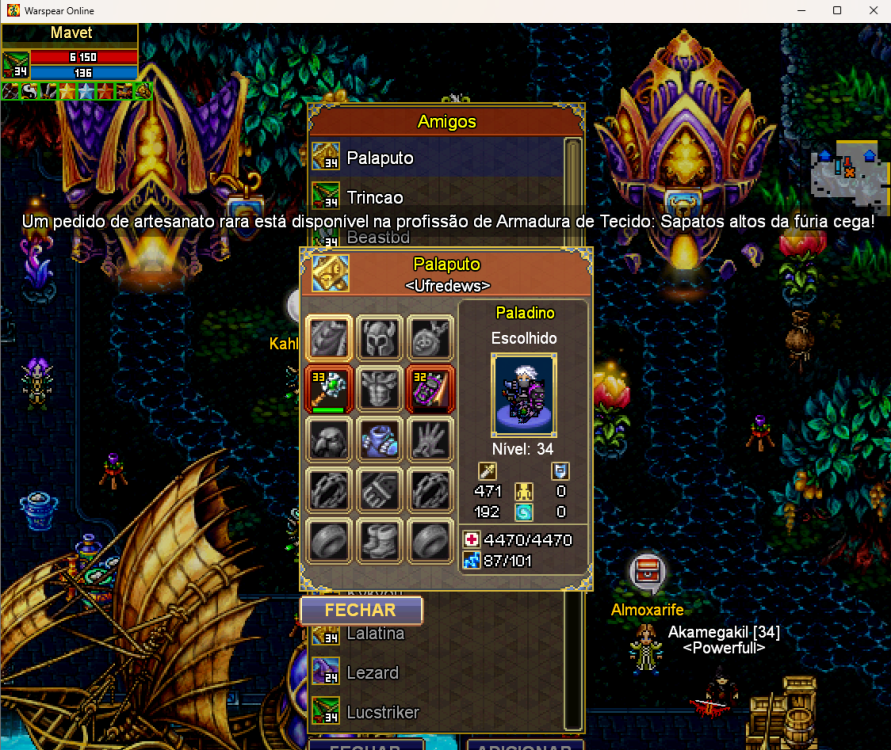Viewport: 891px width, 750px height.
Task: Click the helmet equipment slot
Action: (x=379, y=338)
